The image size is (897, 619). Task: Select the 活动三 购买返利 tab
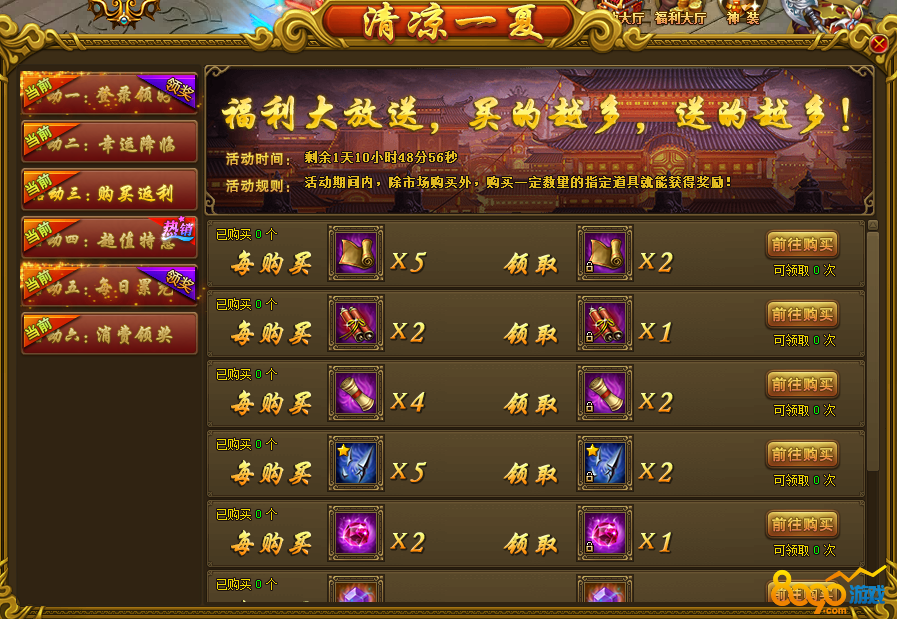click(x=109, y=189)
